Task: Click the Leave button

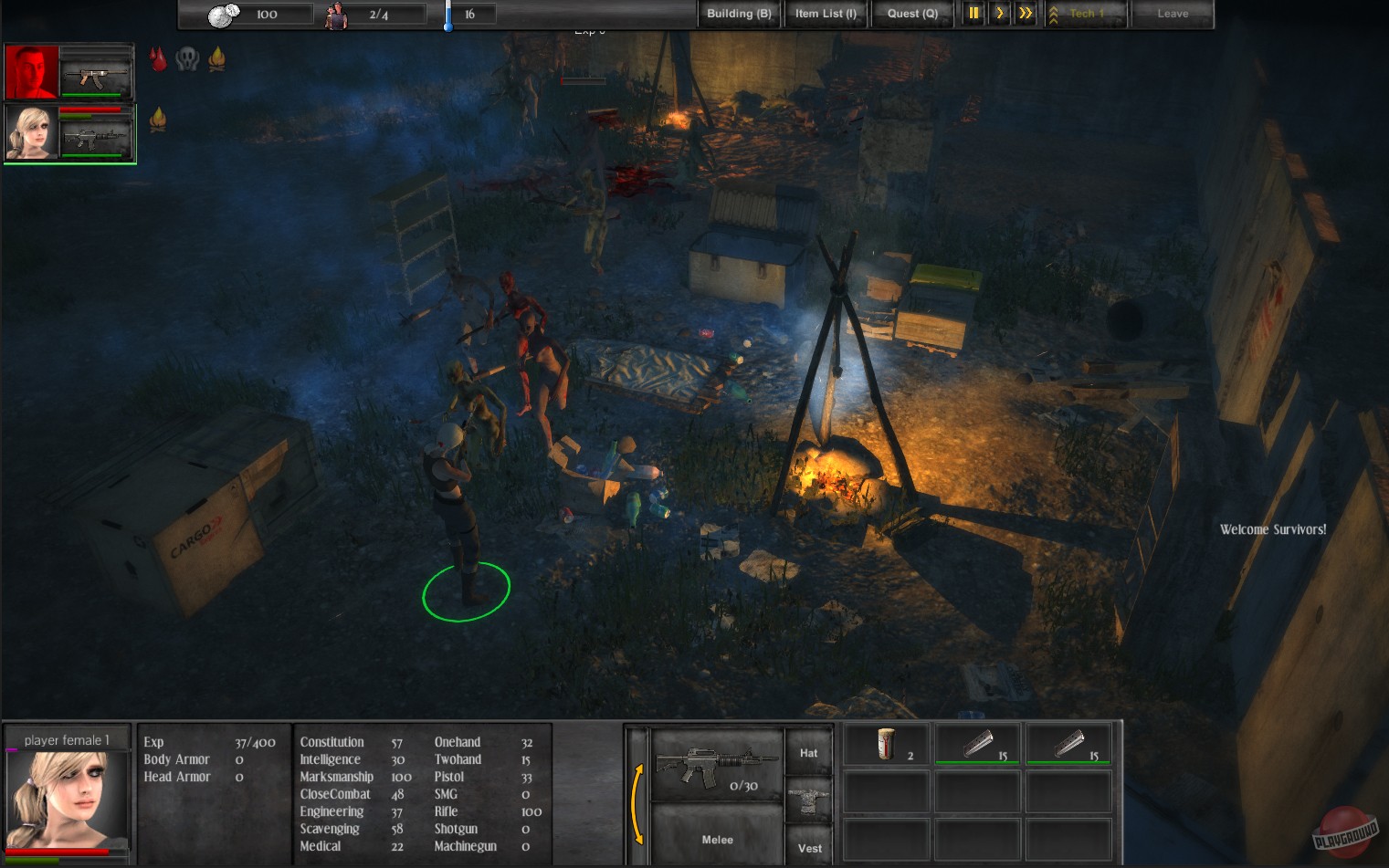Action: tap(1173, 14)
